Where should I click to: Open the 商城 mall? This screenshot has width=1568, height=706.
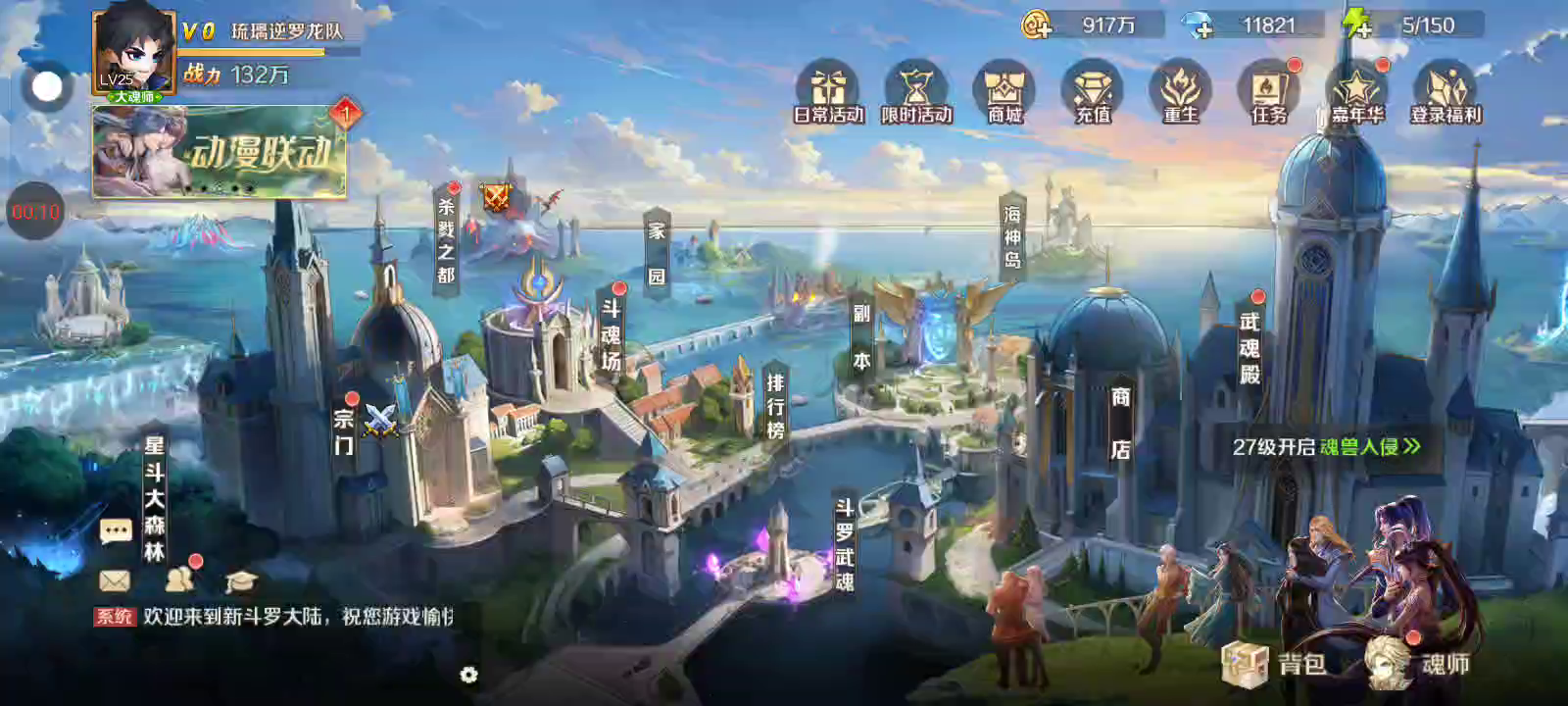1004,92
